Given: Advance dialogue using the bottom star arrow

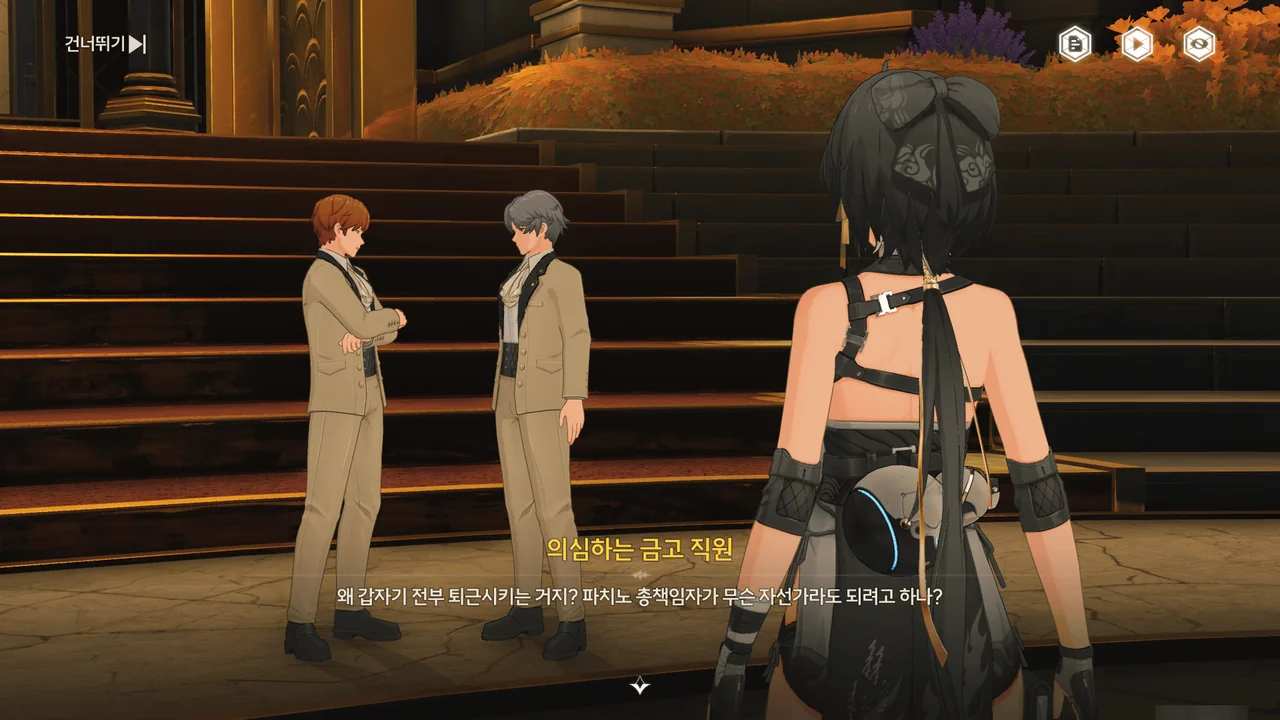Looking at the screenshot, I should click(x=640, y=685).
